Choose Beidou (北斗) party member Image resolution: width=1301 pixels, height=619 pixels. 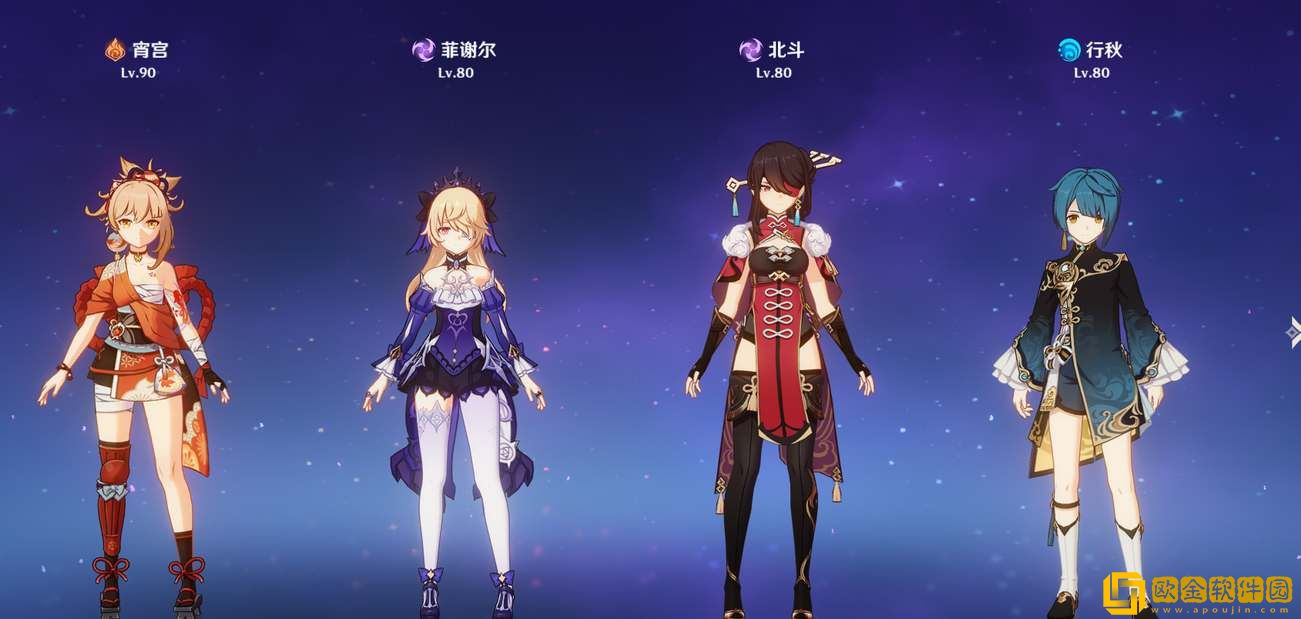click(x=775, y=380)
